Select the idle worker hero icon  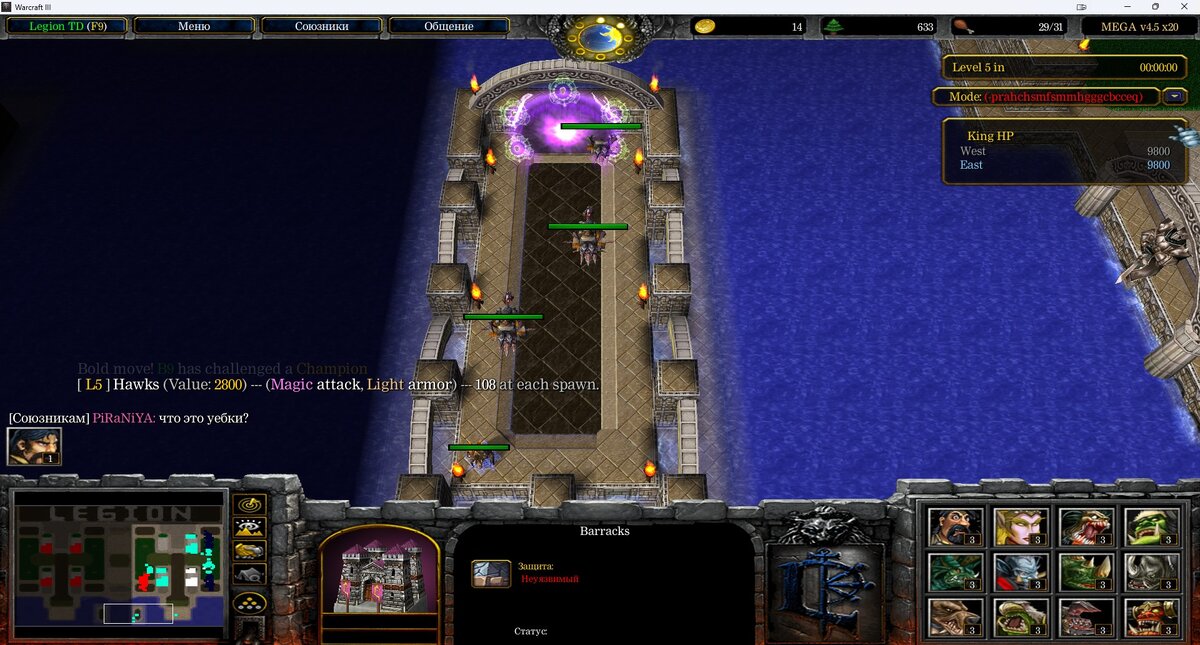coord(34,446)
